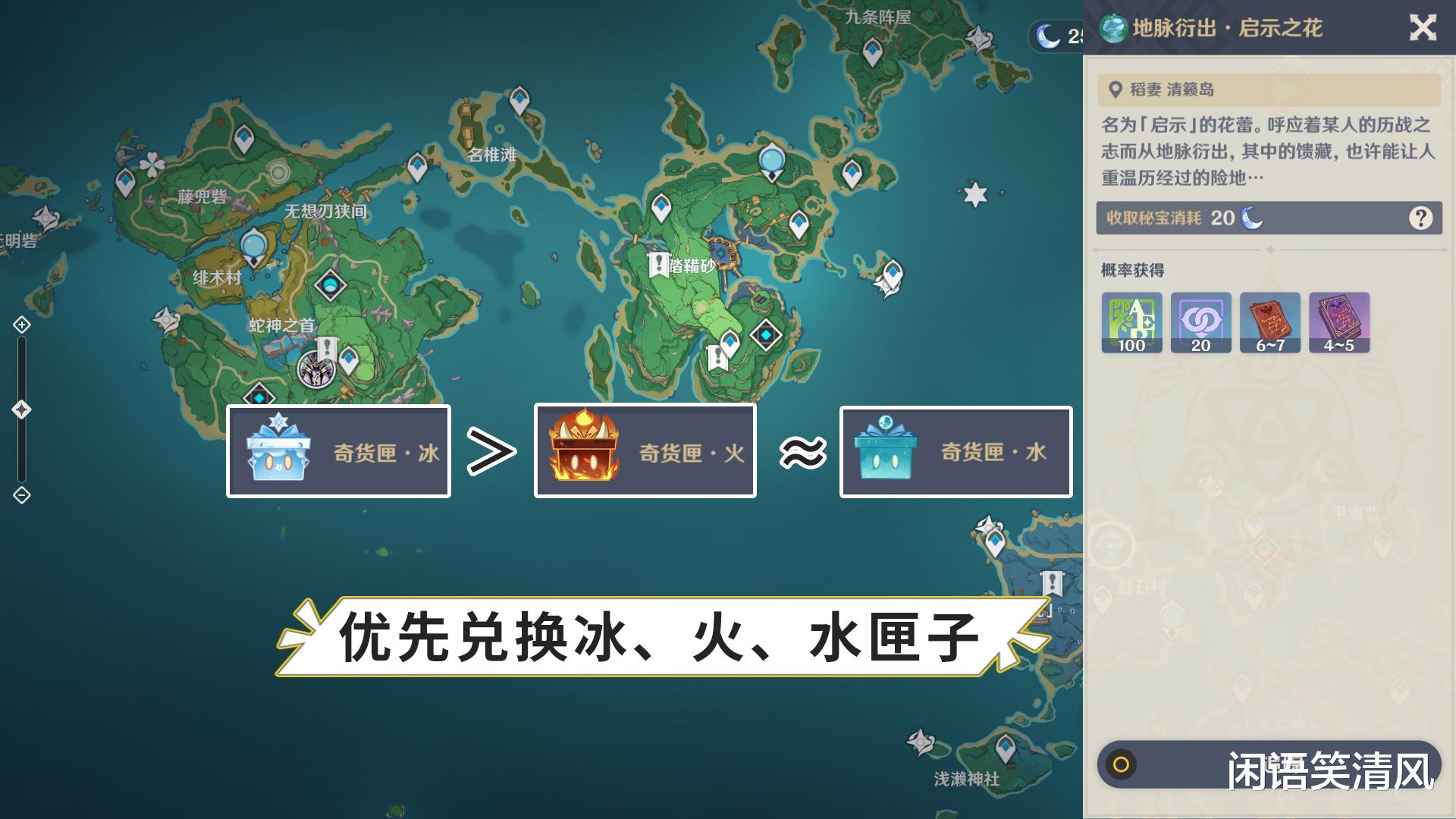Image resolution: width=1456 pixels, height=819 pixels.
Task: Click the green 100 experience reward icon
Action: (1131, 322)
